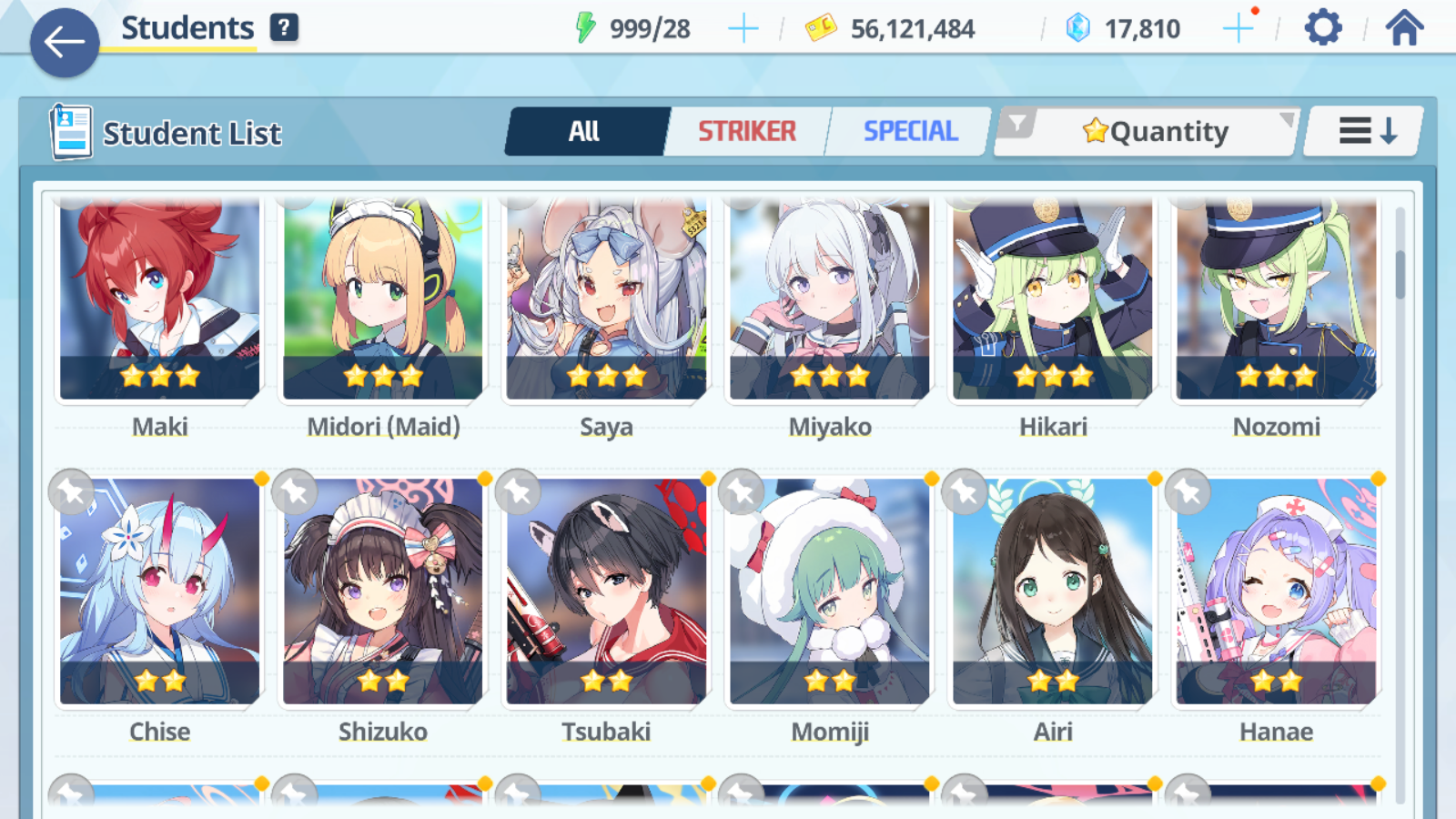This screenshot has width=1456, height=819.
Task: Open the gear settings menu
Action: coord(1322,28)
